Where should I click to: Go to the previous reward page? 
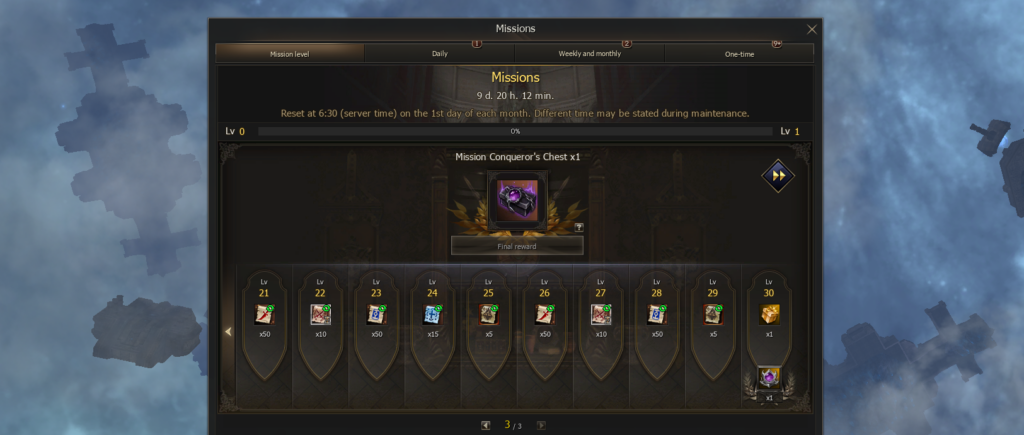point(485,425)
